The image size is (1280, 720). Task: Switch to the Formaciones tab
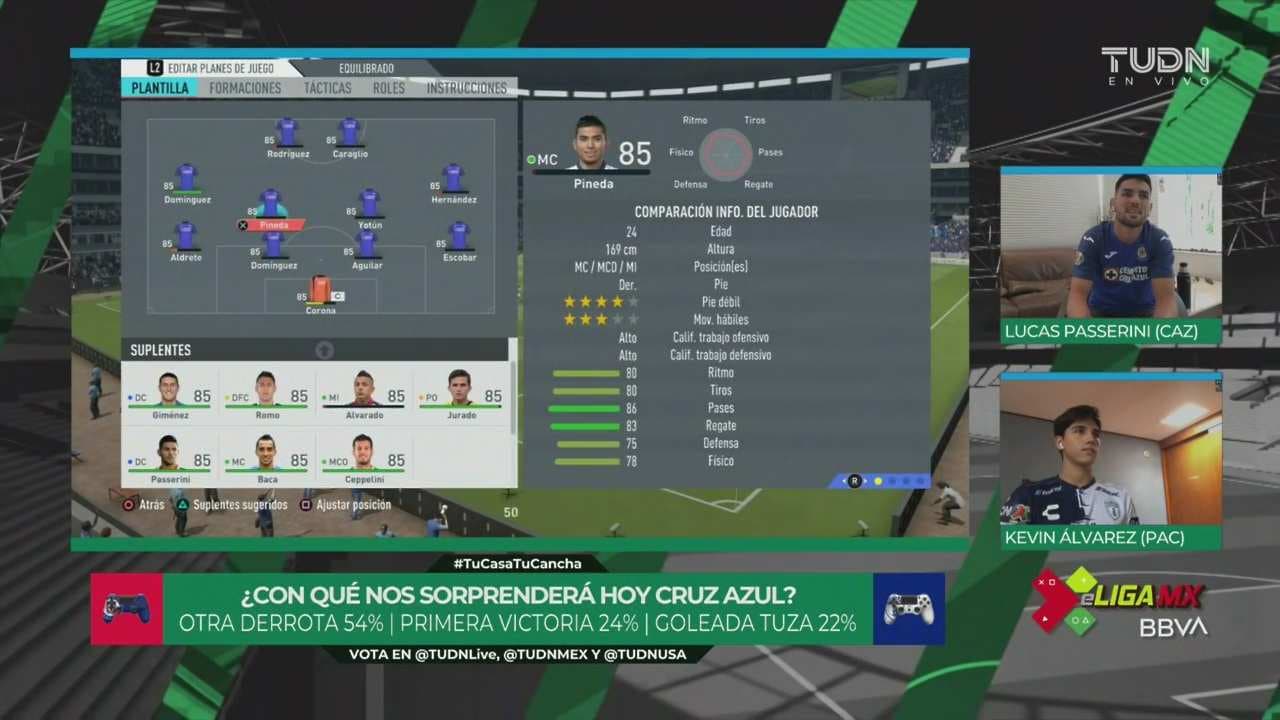pyautogui.click(x=245, y=88)
